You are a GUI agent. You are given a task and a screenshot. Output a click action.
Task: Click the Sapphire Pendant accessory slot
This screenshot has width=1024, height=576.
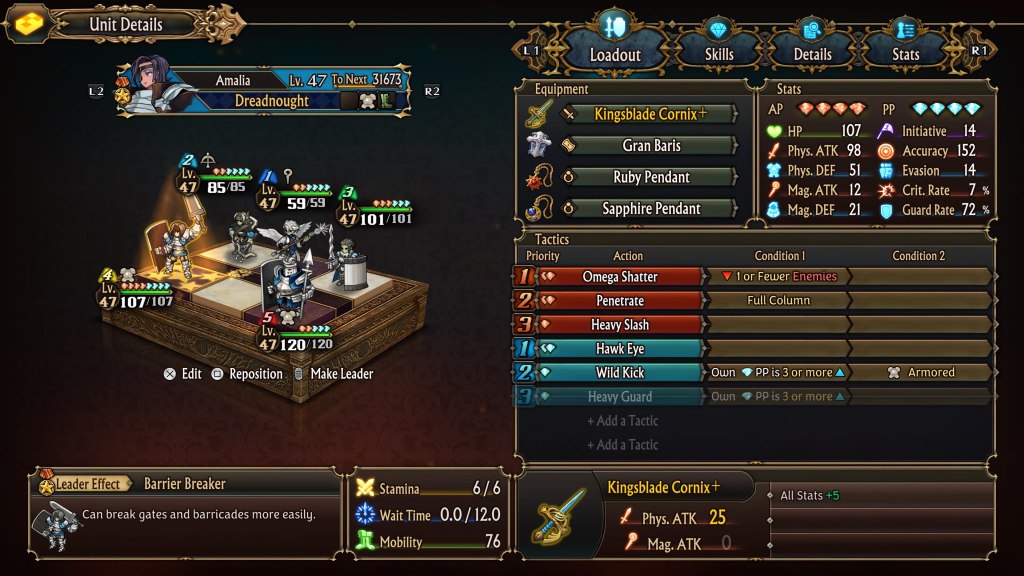[x=650, y=209]
